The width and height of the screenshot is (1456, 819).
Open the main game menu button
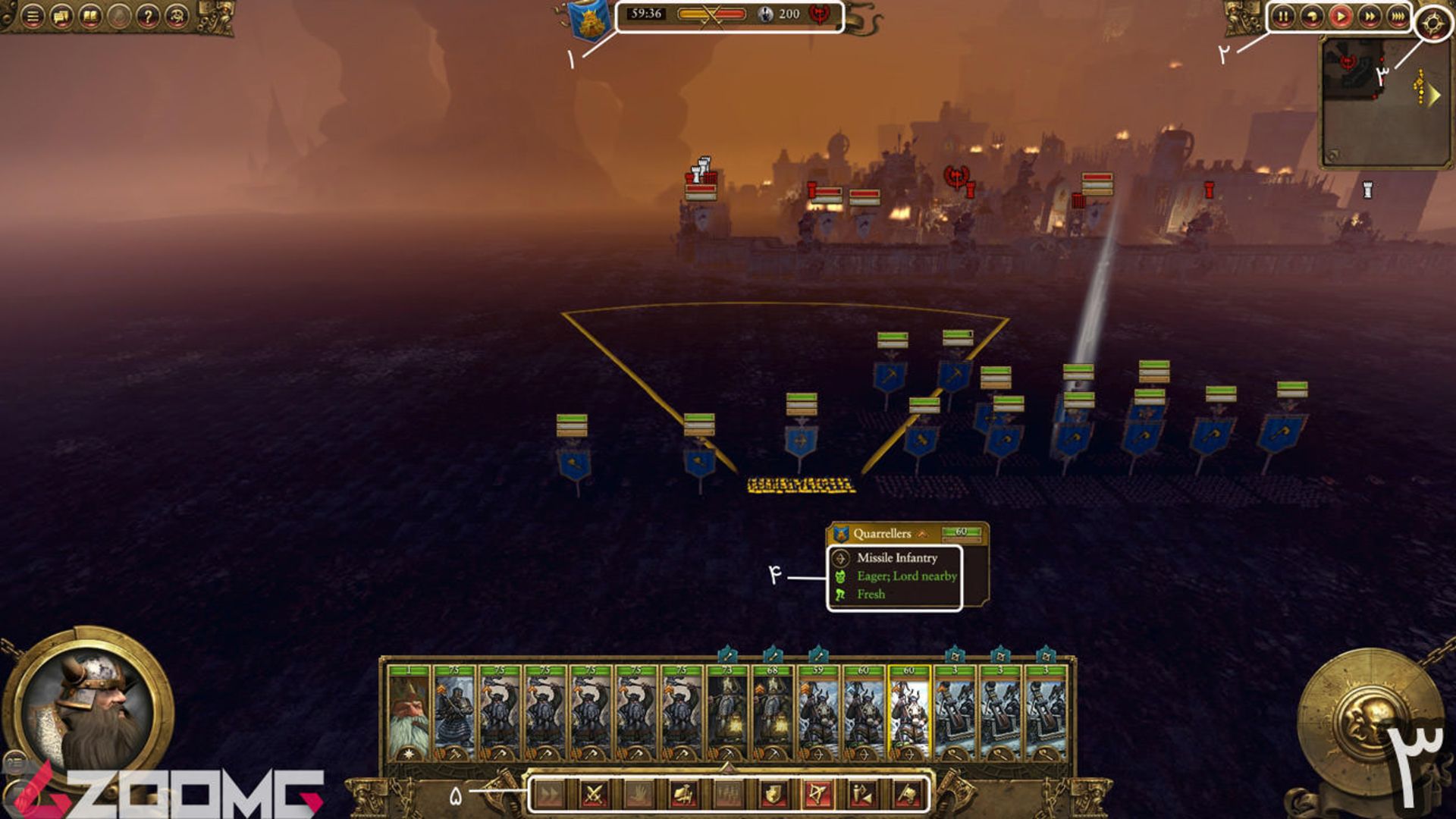(x=32, y=16)
